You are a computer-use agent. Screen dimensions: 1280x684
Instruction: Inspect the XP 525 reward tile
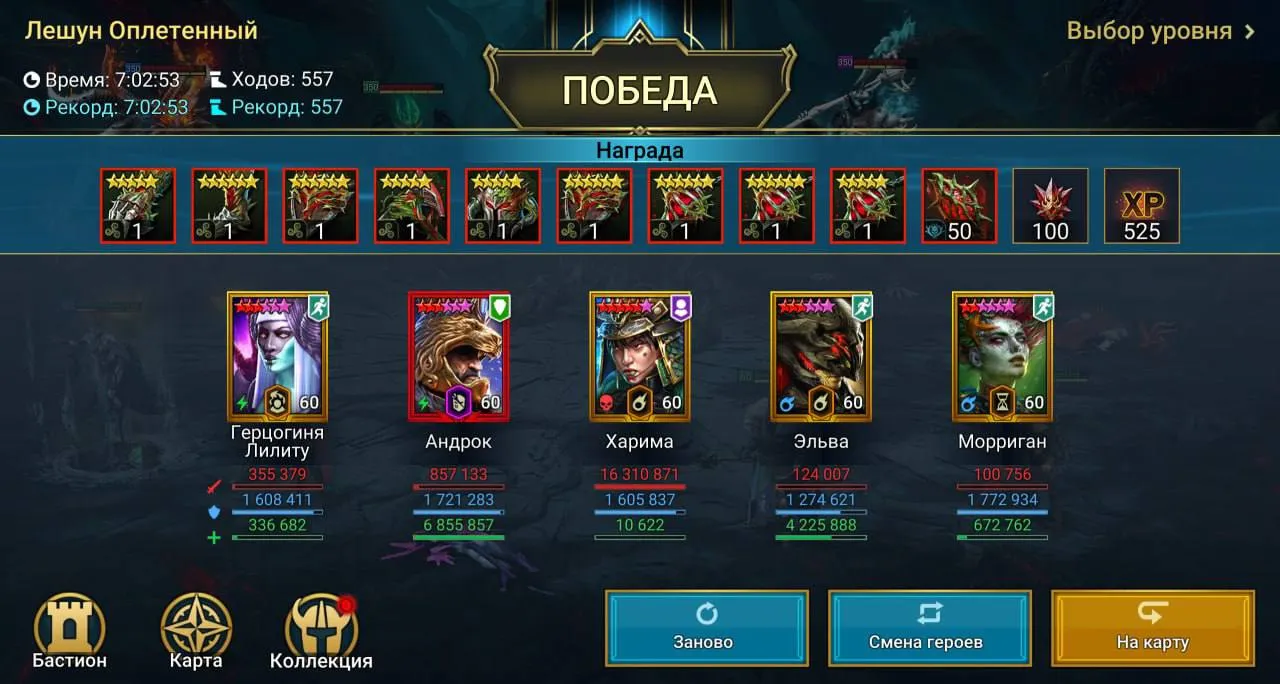pyautogui.click(x=1141, y=206)
